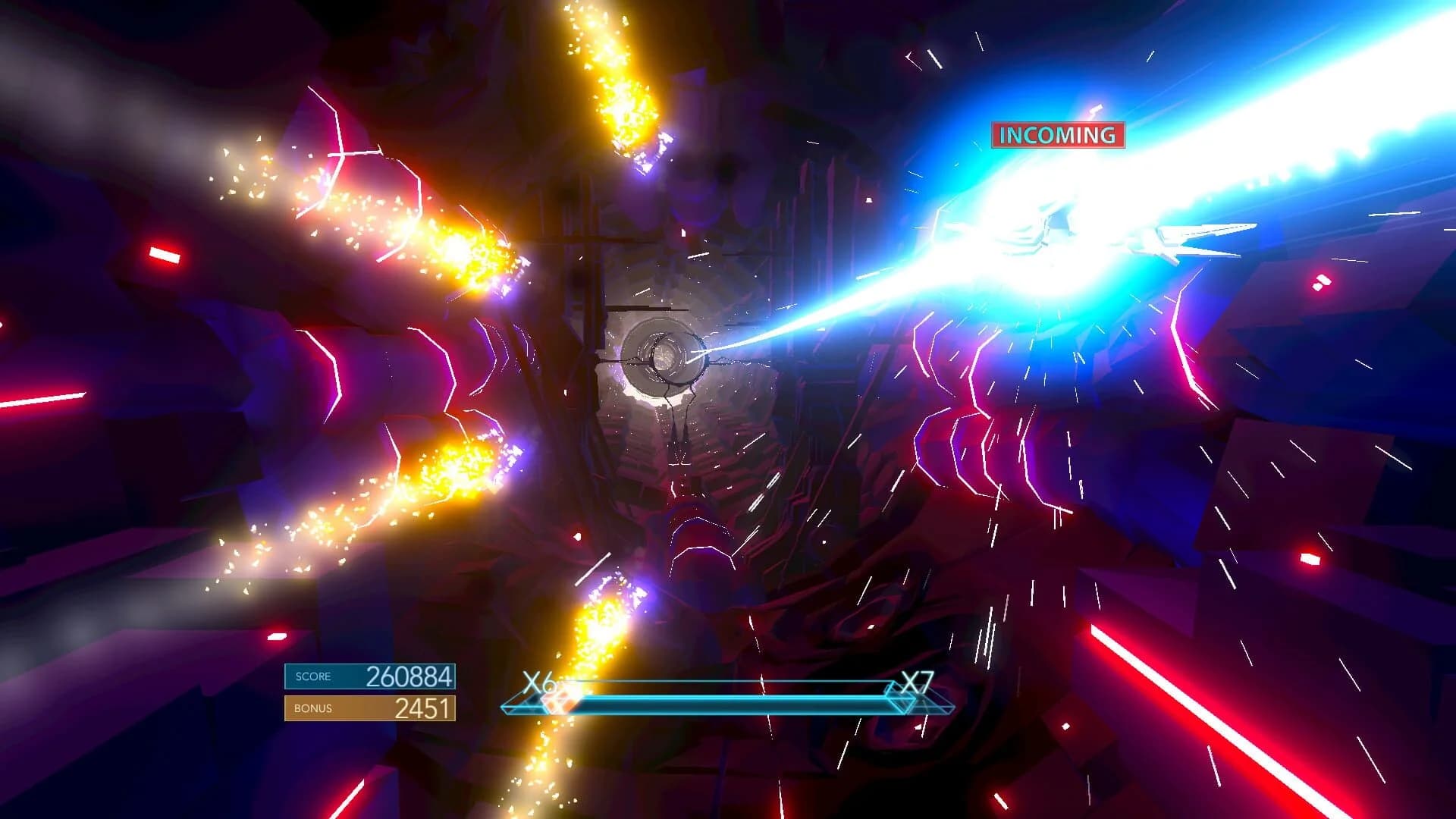Click the SCORE label
Image resolution: width=1456 pixels, height=819 pixels.
click(x=314, y=676)
